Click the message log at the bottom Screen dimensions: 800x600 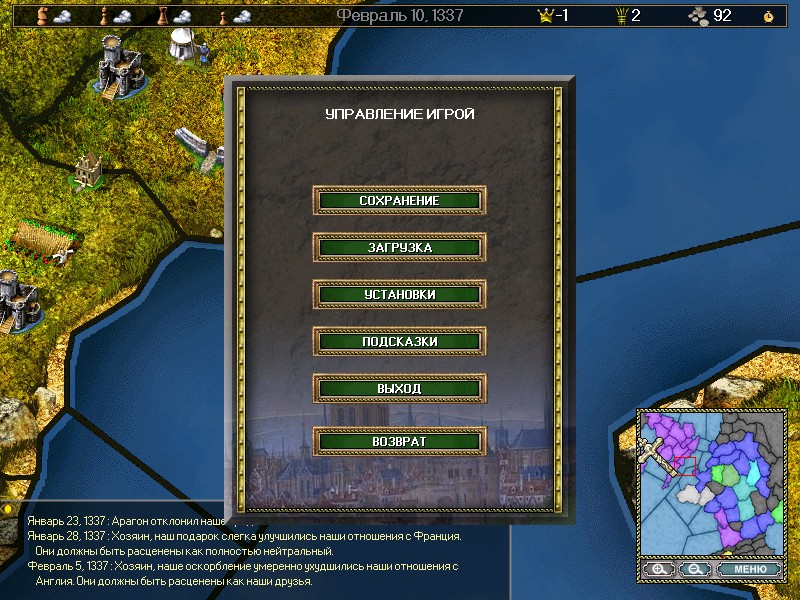pos(240,550)
